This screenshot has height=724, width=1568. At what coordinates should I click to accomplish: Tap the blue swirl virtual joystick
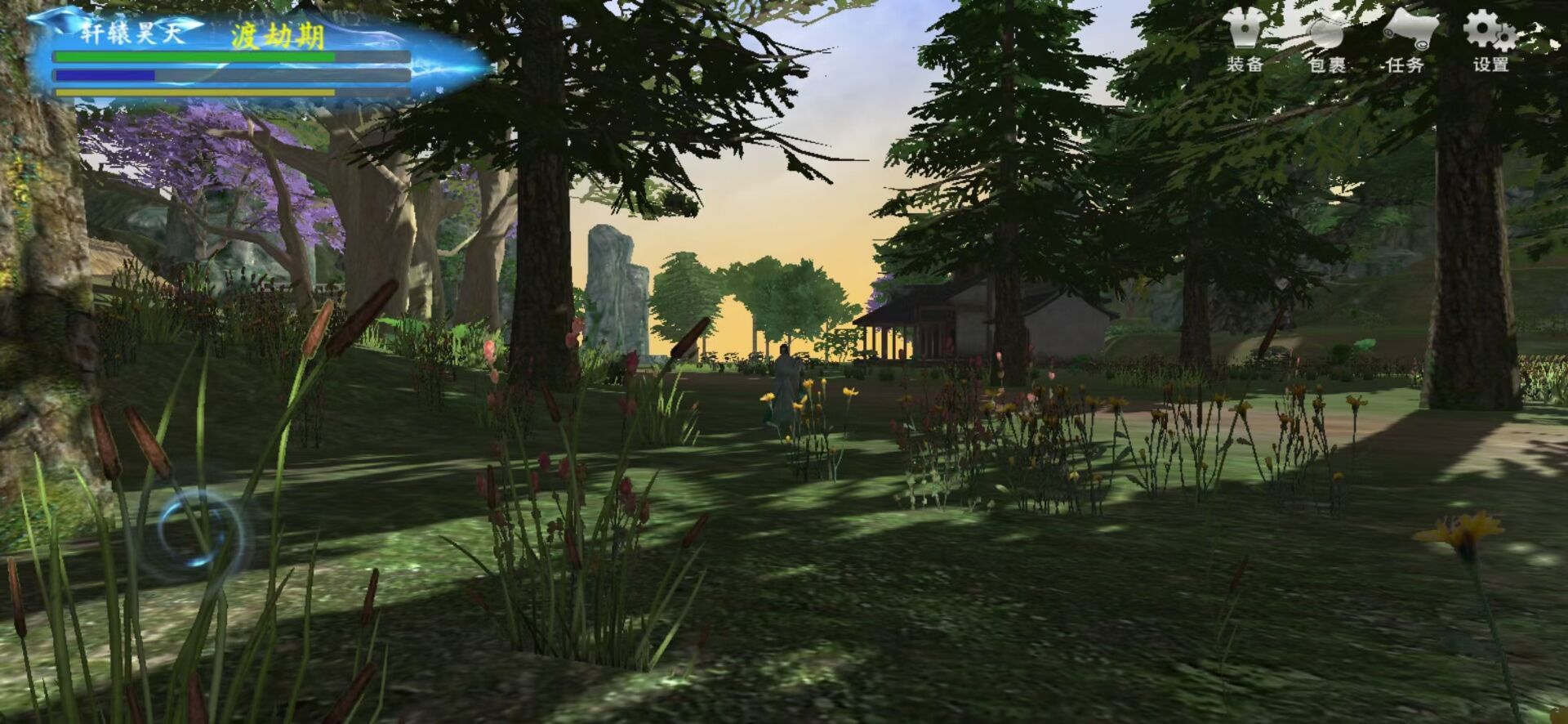point(198,530)
